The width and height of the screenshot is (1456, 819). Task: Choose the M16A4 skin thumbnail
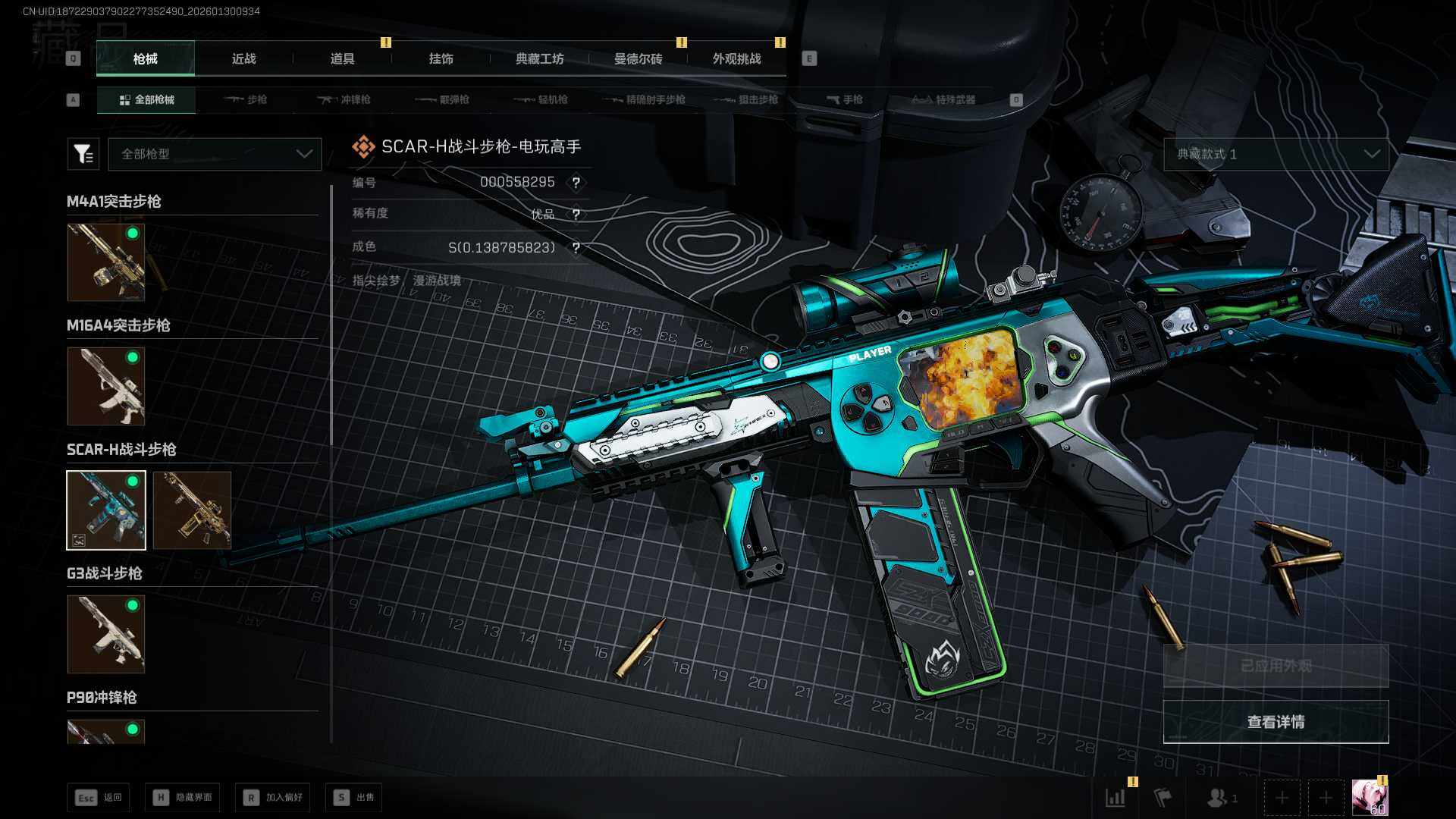click(106, 386)
